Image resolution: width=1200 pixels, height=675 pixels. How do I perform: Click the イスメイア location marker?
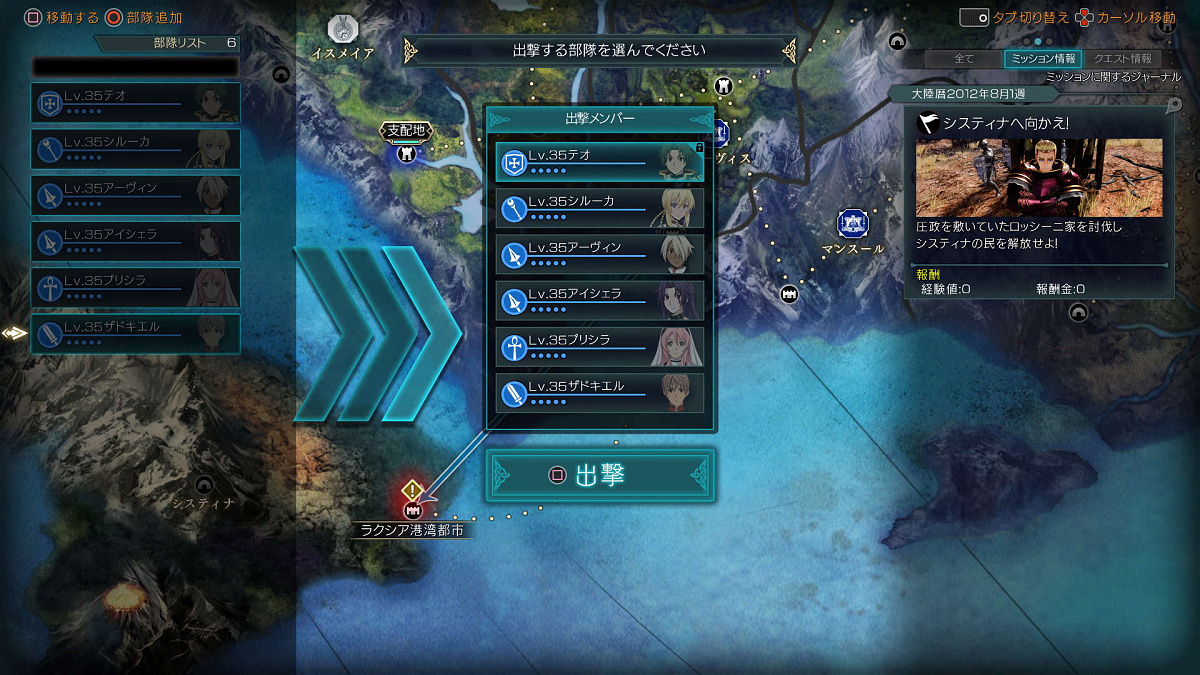(x=344, y=30)
